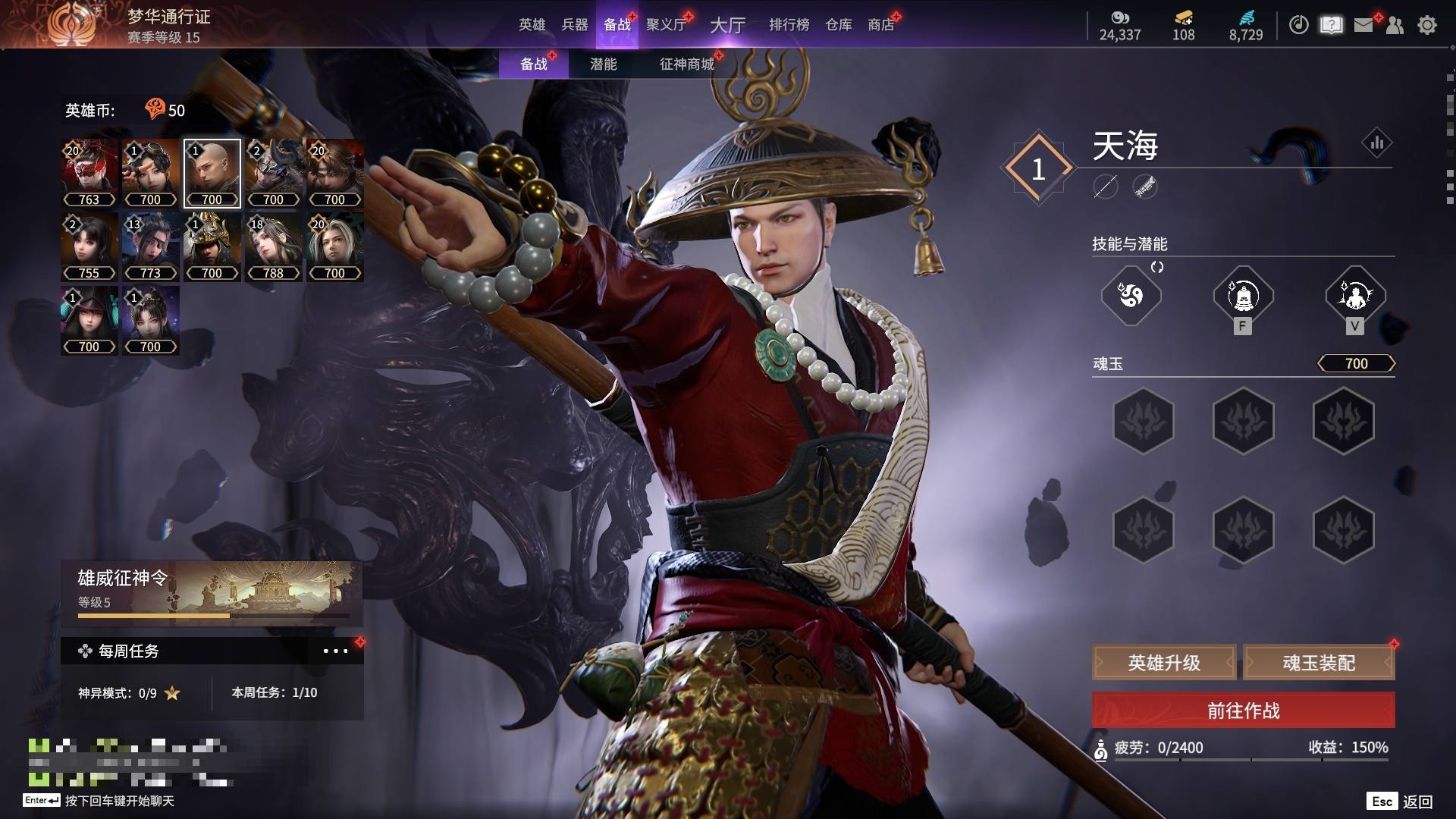Image resolution: width=1456 pixels, height=819 pixels.
Task: Open the 仓库 warehouse
Action: (x=838, y=25)
